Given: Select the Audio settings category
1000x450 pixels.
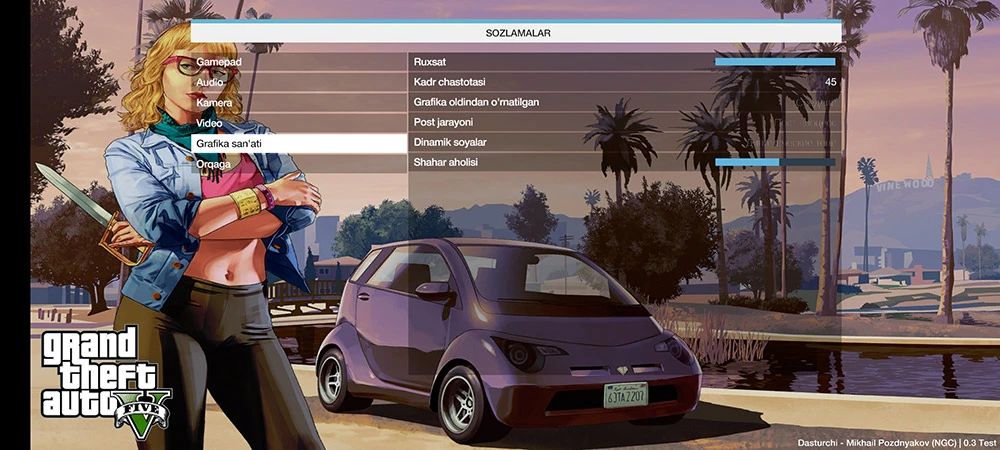Looking at the screenshot, I should 298,82.
